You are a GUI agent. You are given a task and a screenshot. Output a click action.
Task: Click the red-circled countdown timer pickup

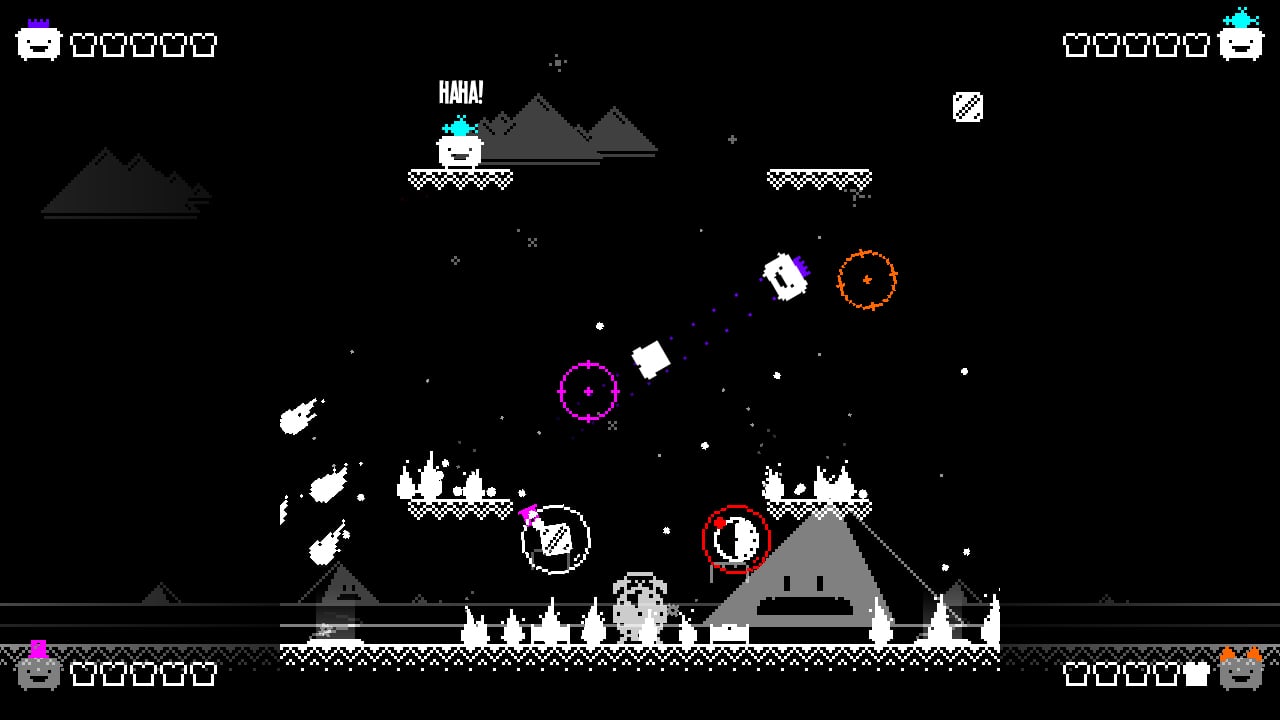(x=738, y=538)
